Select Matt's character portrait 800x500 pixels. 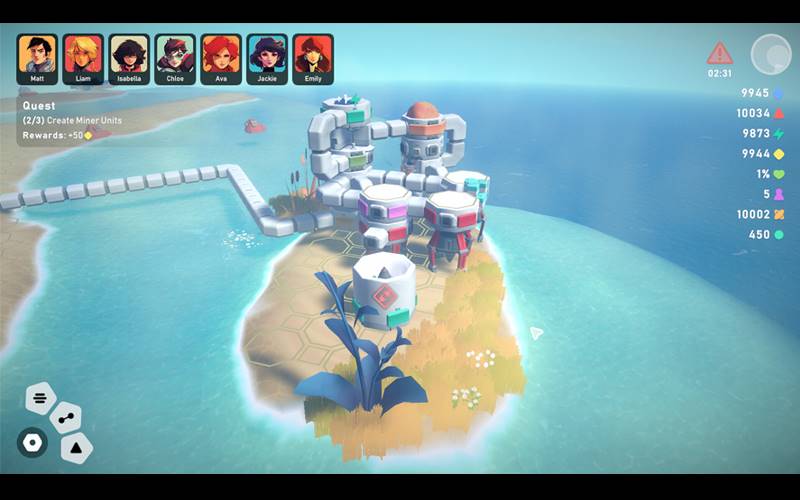(36, 56)
